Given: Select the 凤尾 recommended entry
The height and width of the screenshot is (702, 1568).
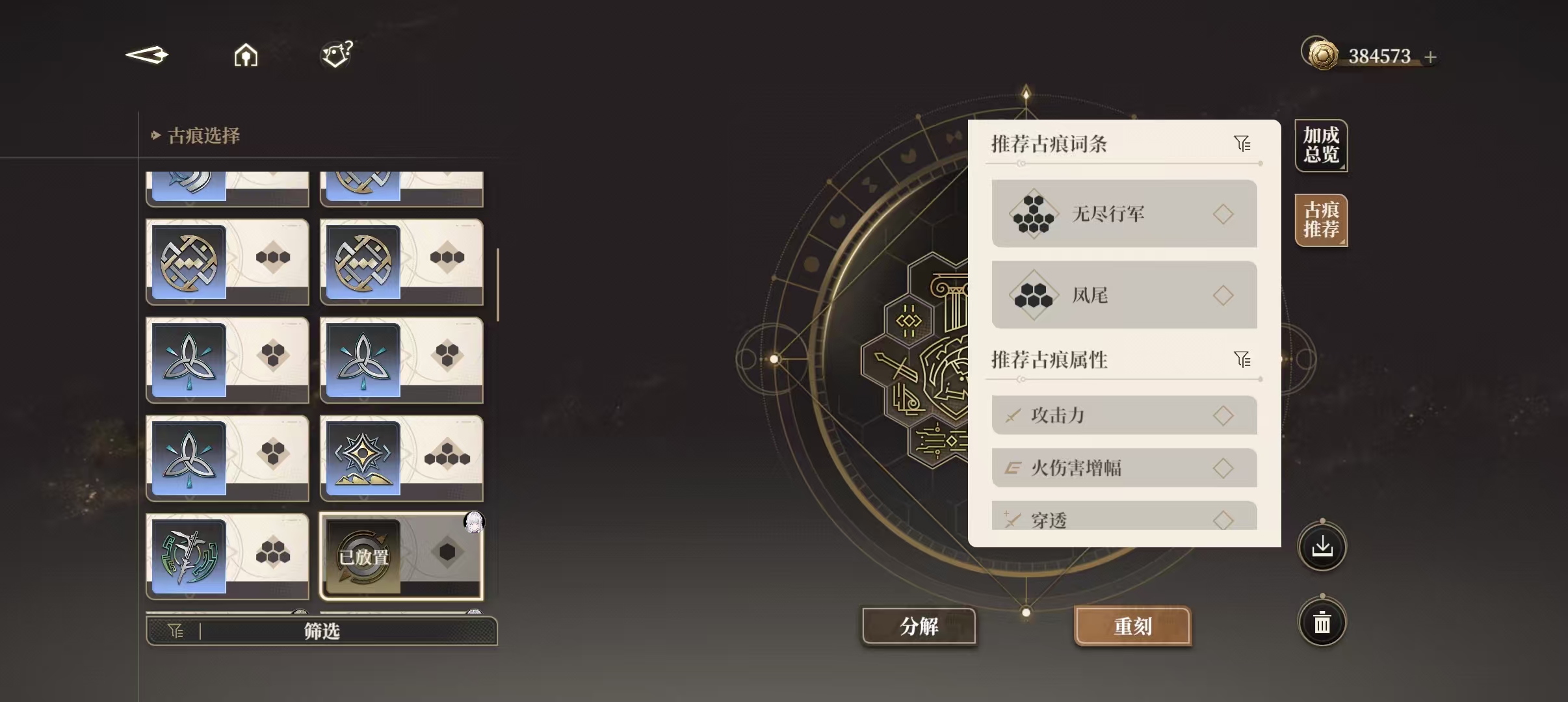Looking at the screenshot, I should pyautogui.click(x=1124, y=295).
